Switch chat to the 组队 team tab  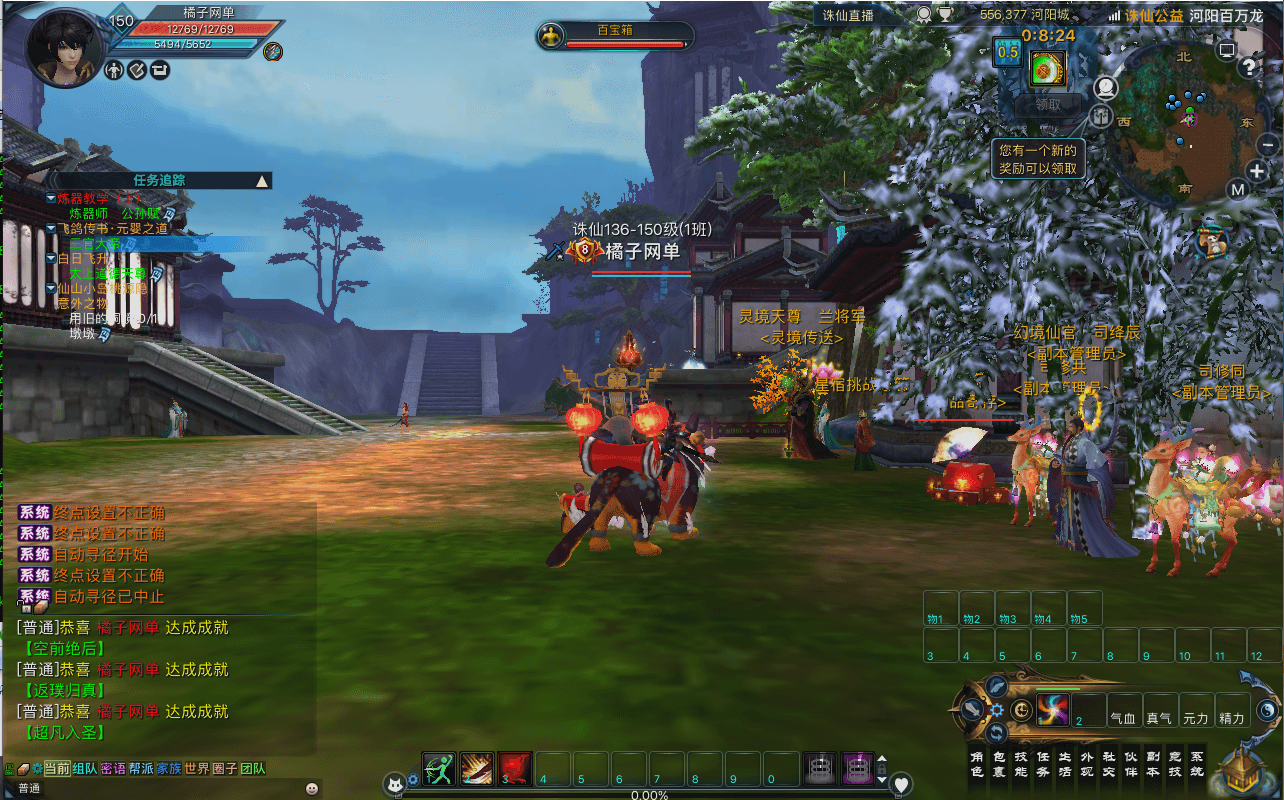[x=85, y=768]
